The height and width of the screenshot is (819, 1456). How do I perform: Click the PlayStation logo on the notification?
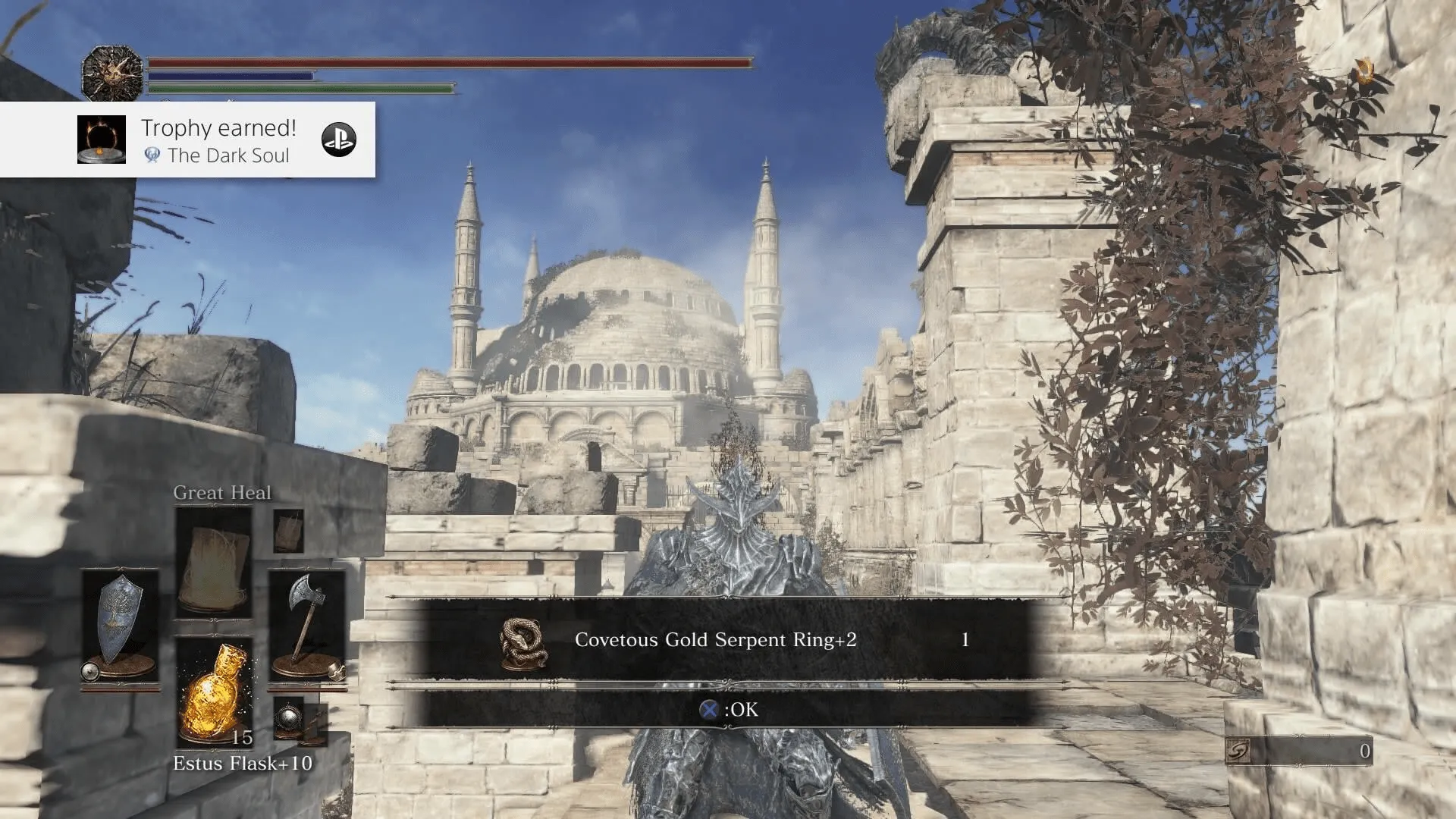pos(339,140)
